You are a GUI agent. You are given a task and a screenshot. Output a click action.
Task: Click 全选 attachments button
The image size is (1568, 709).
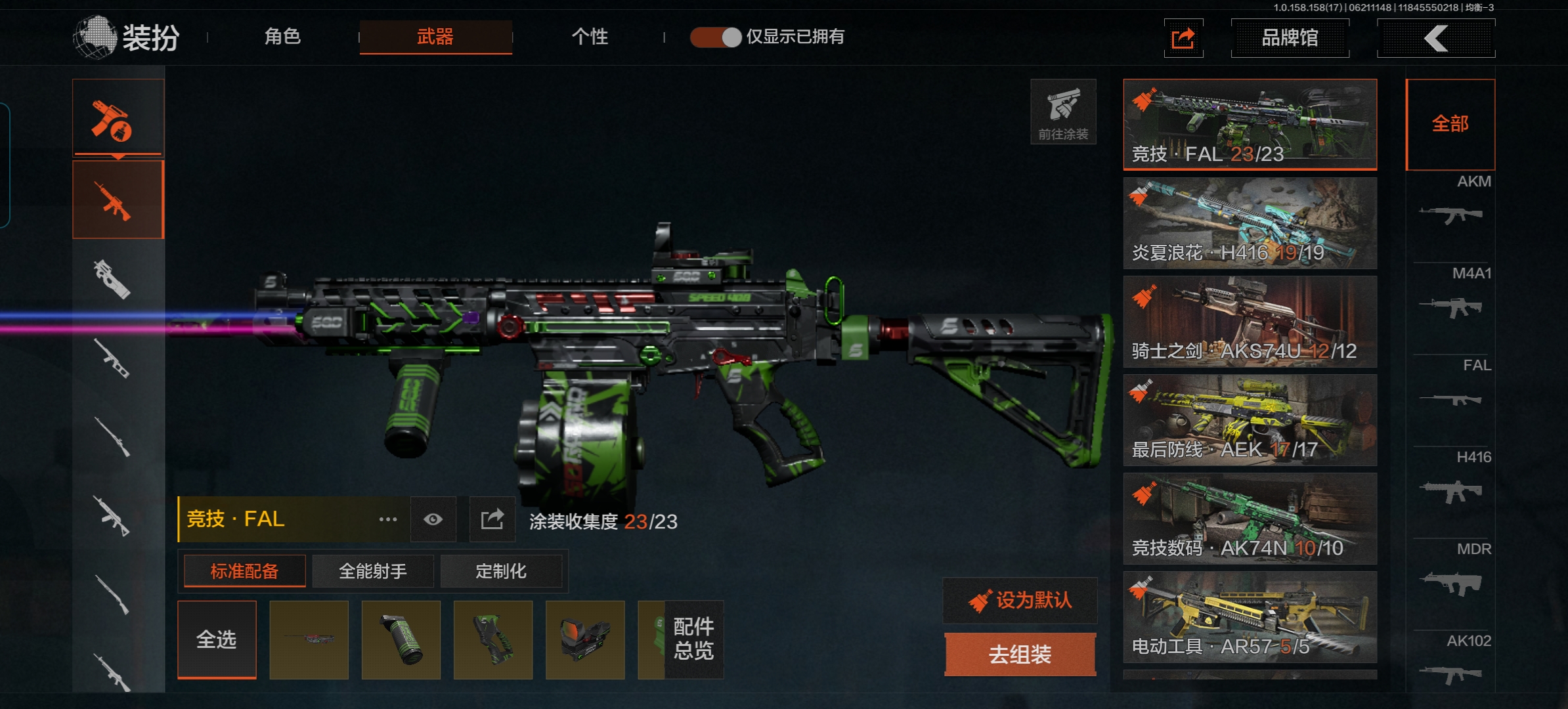(217, 639)
